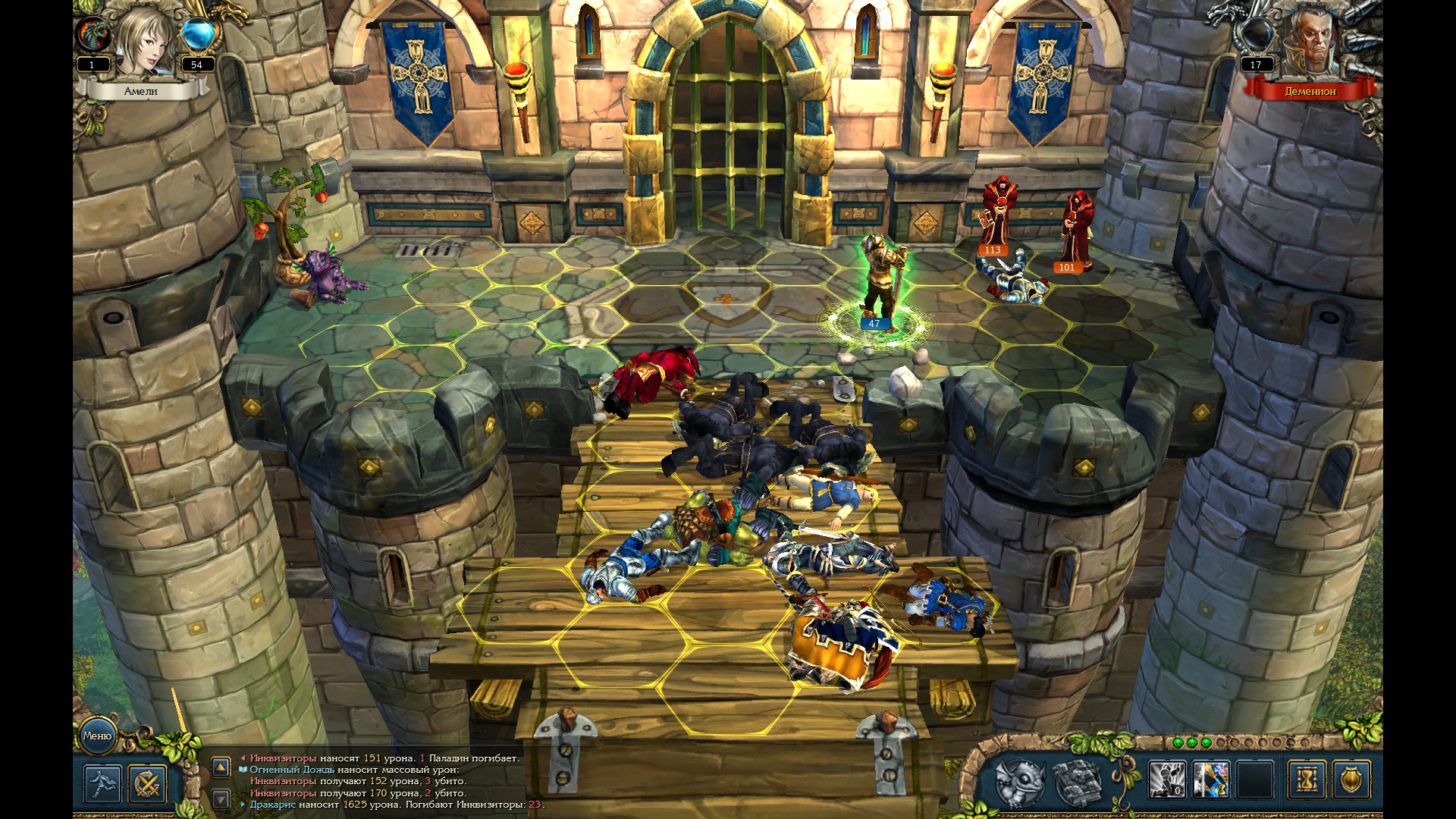The width and height of the screenshot is (1456, 819).
Task: Select the first ability slot above the hotbar
Action: 1166,779
